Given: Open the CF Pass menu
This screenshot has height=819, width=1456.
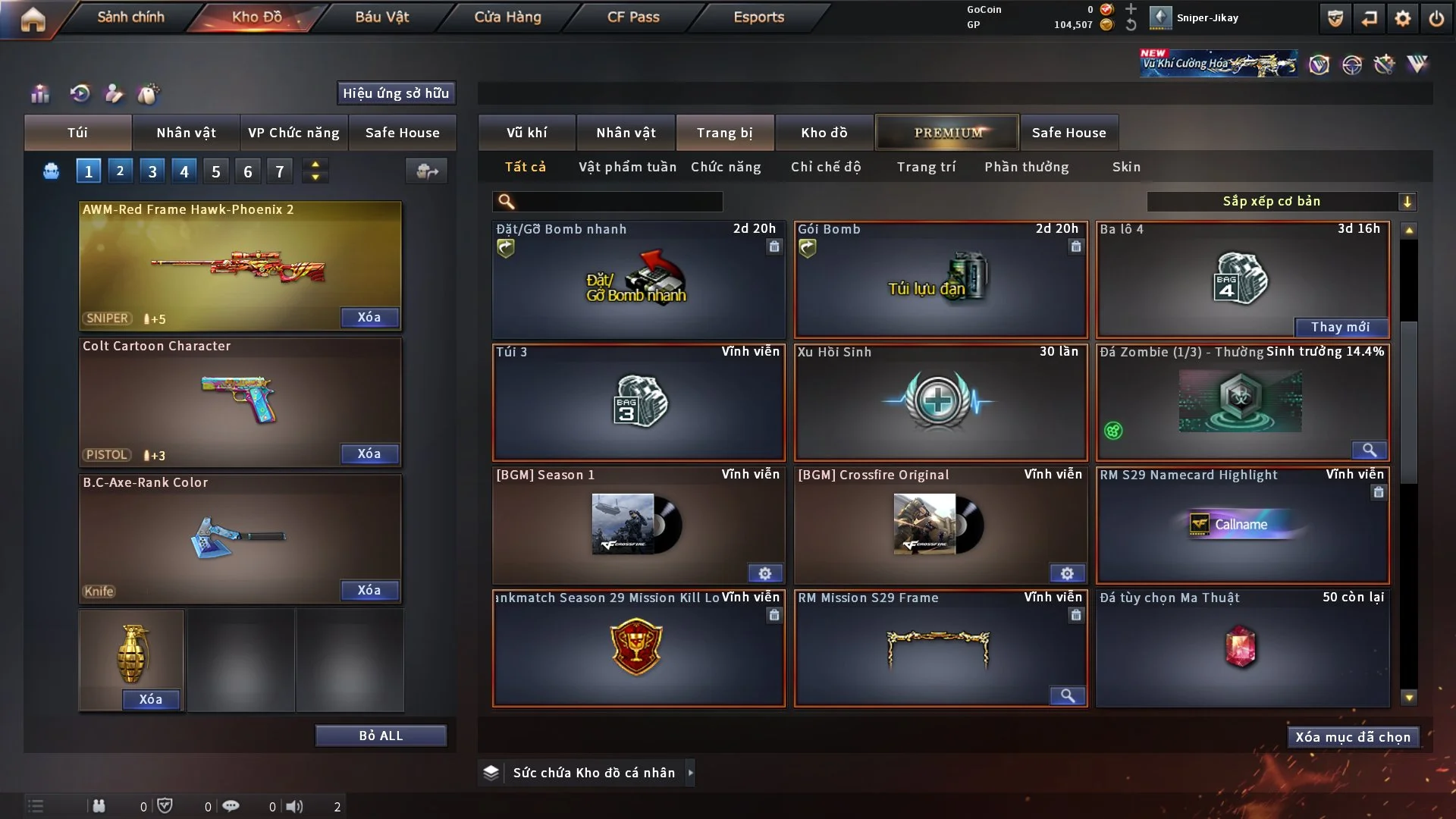Looking at the screenshot, I should pos(633,17).
